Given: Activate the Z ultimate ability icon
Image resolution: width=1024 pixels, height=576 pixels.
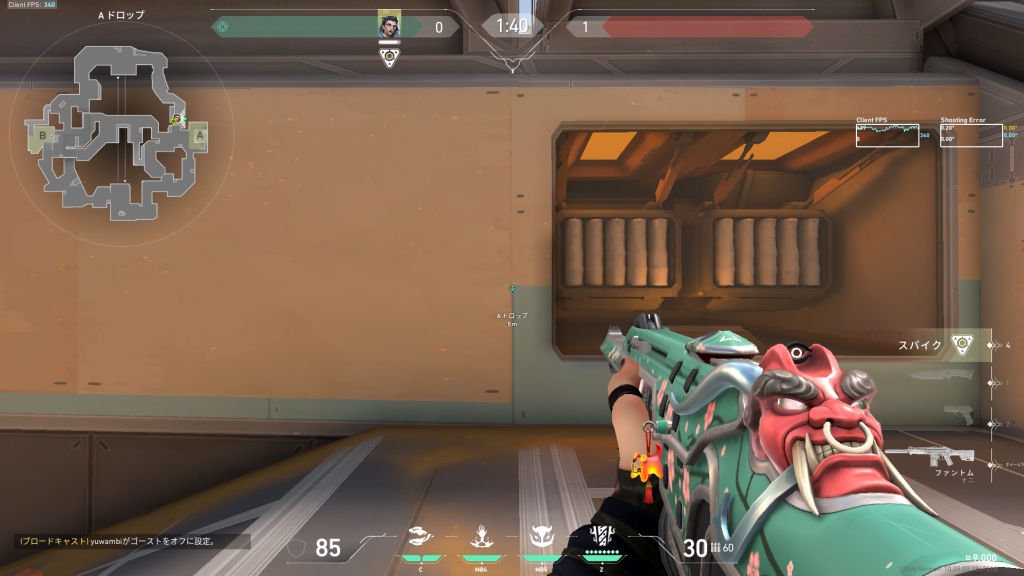Looking at the screenshot, I should 602,537.
